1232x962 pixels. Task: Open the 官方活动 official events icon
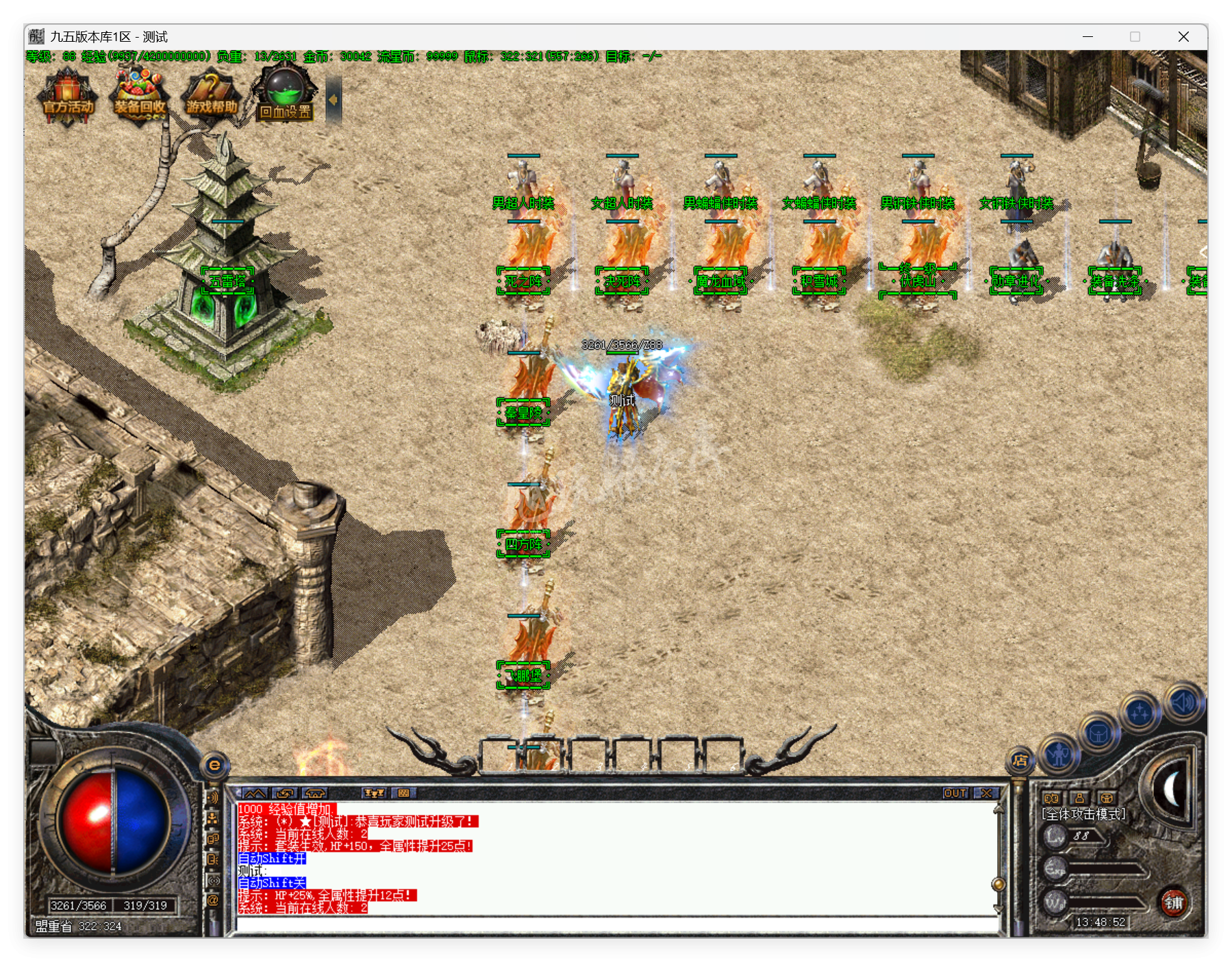tap(68, 98)
